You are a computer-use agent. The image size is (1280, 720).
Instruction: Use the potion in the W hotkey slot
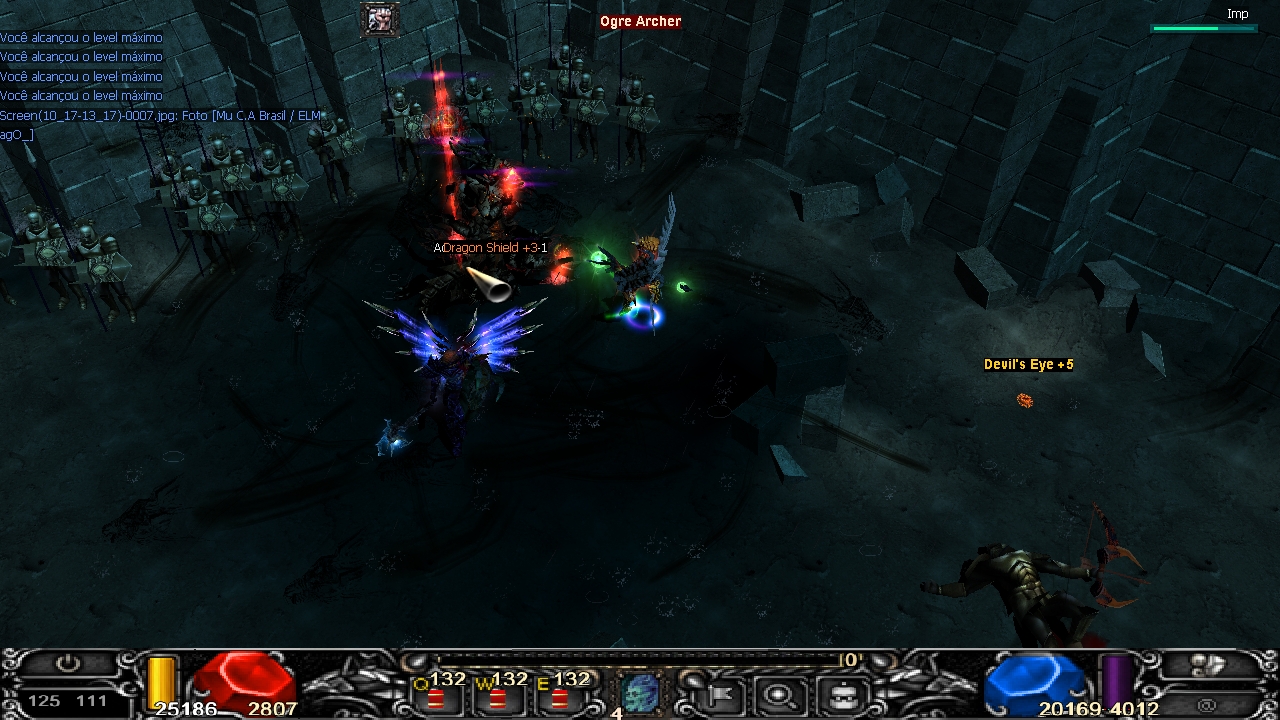click(x=498, y=695)
